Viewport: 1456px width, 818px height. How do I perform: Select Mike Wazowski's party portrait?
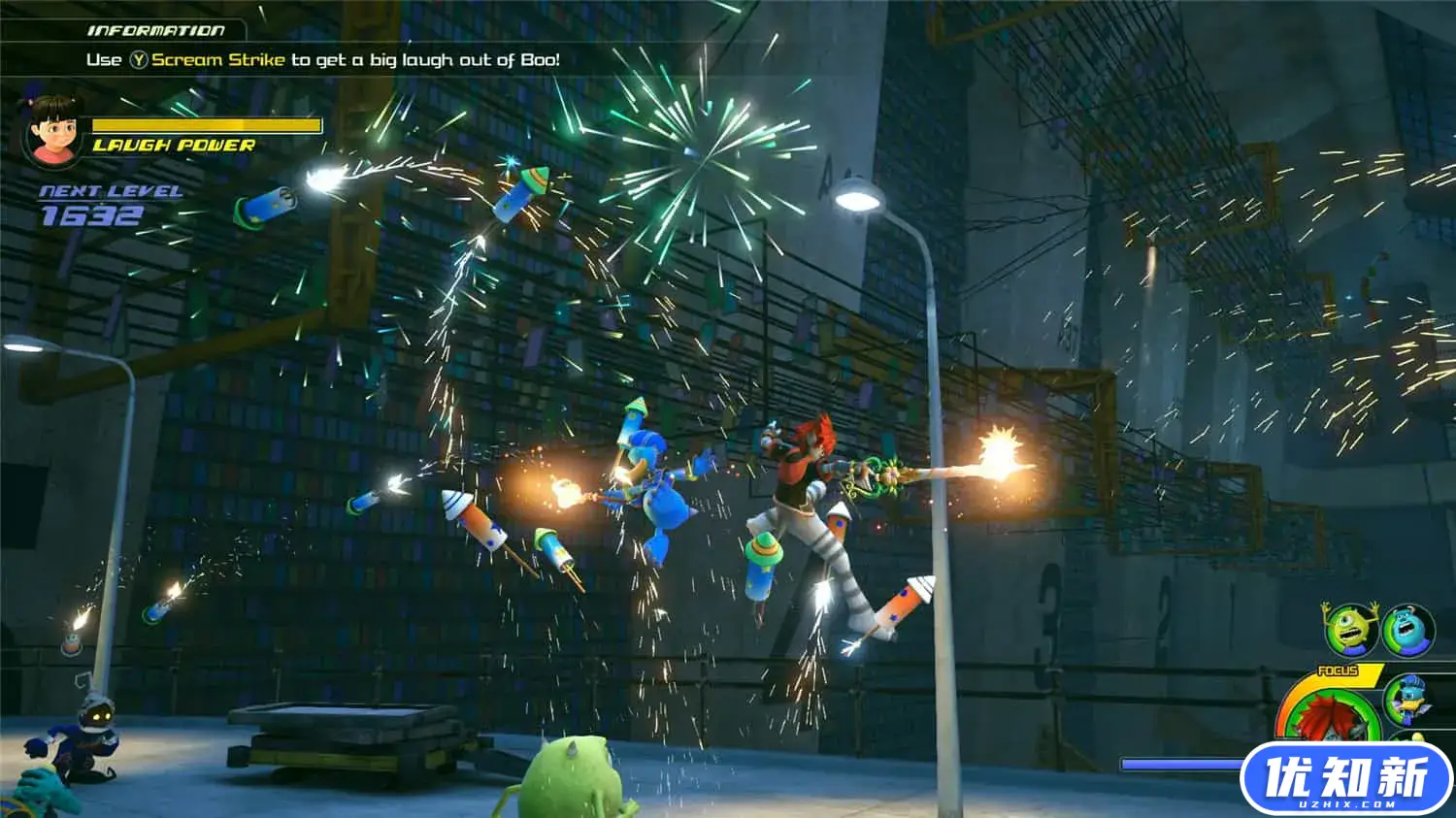(x=1352, y=629)
